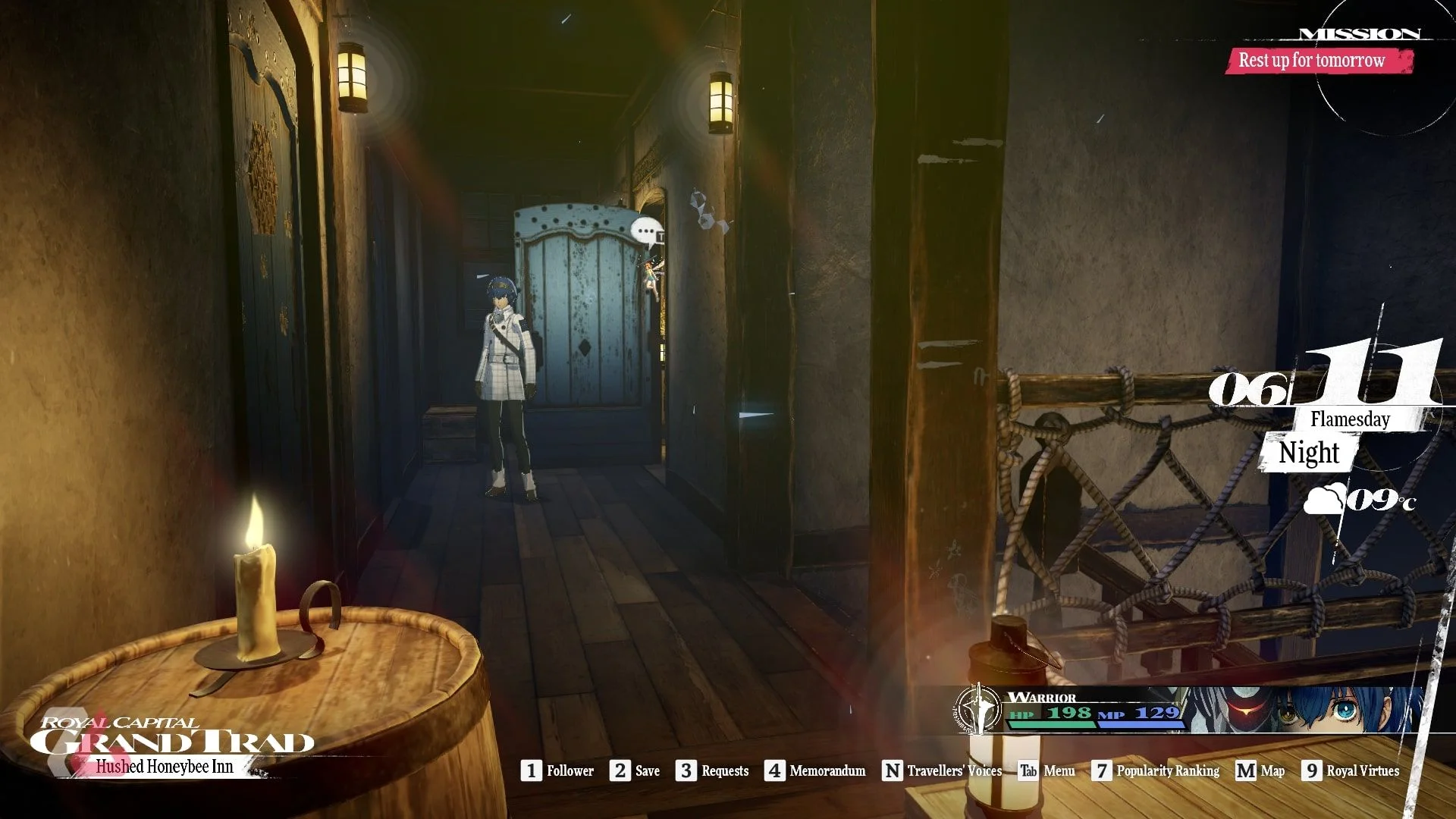
Task: Open the Follower shortcut
Action: click(558, 770)
